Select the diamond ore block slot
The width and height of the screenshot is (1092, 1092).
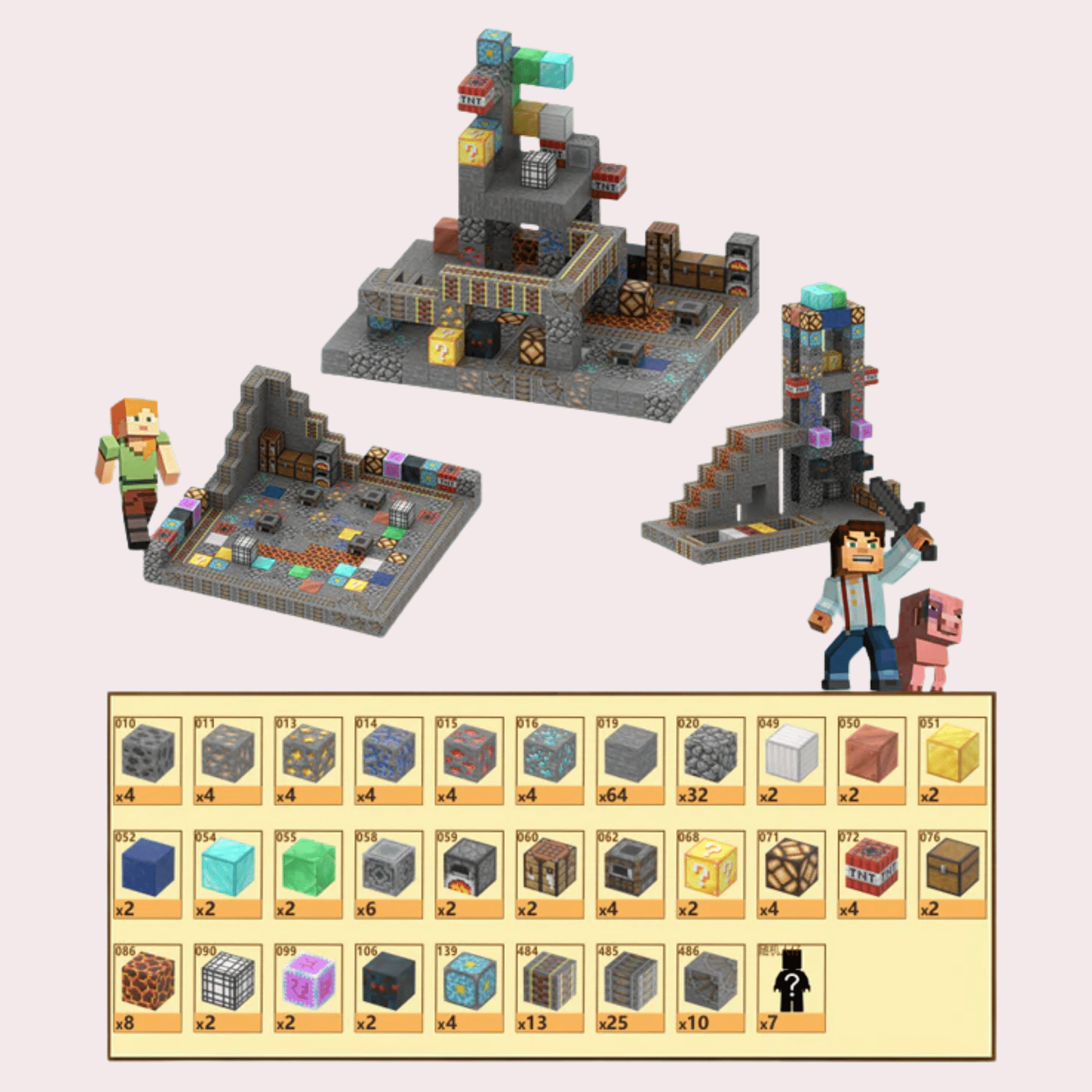[549, 760]
